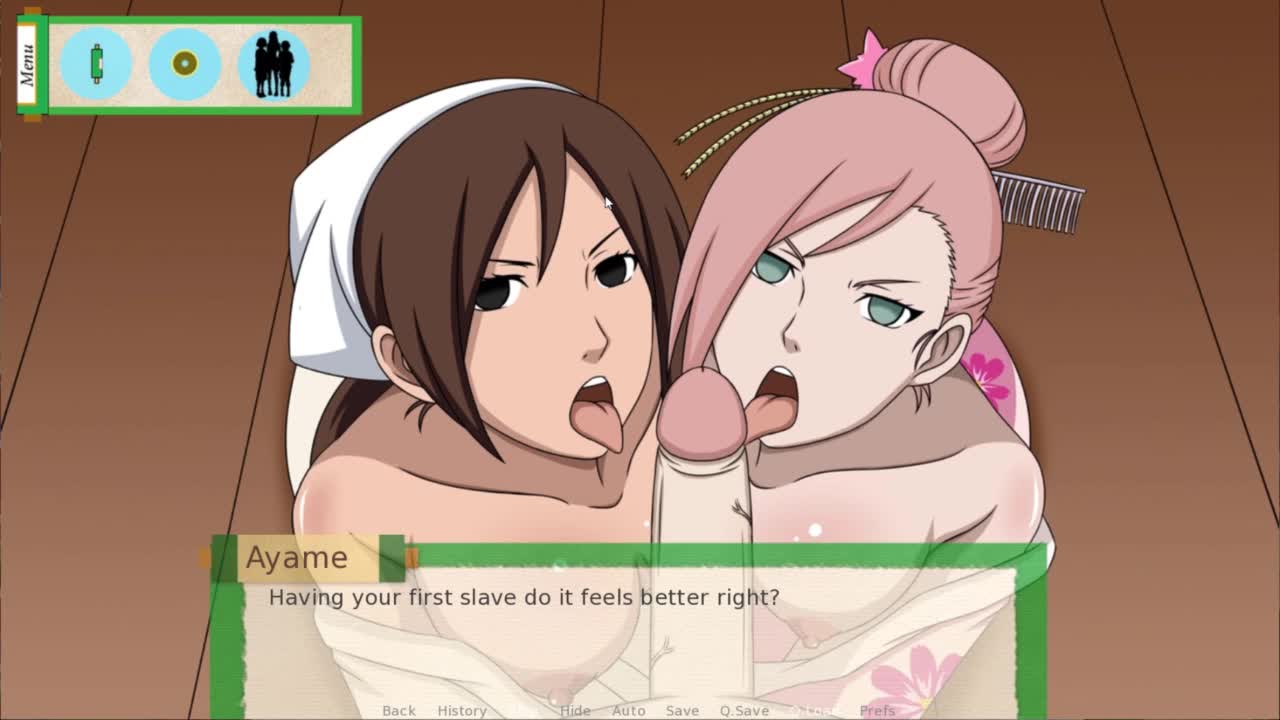Hide the dialogue text box

pos(575,710)
